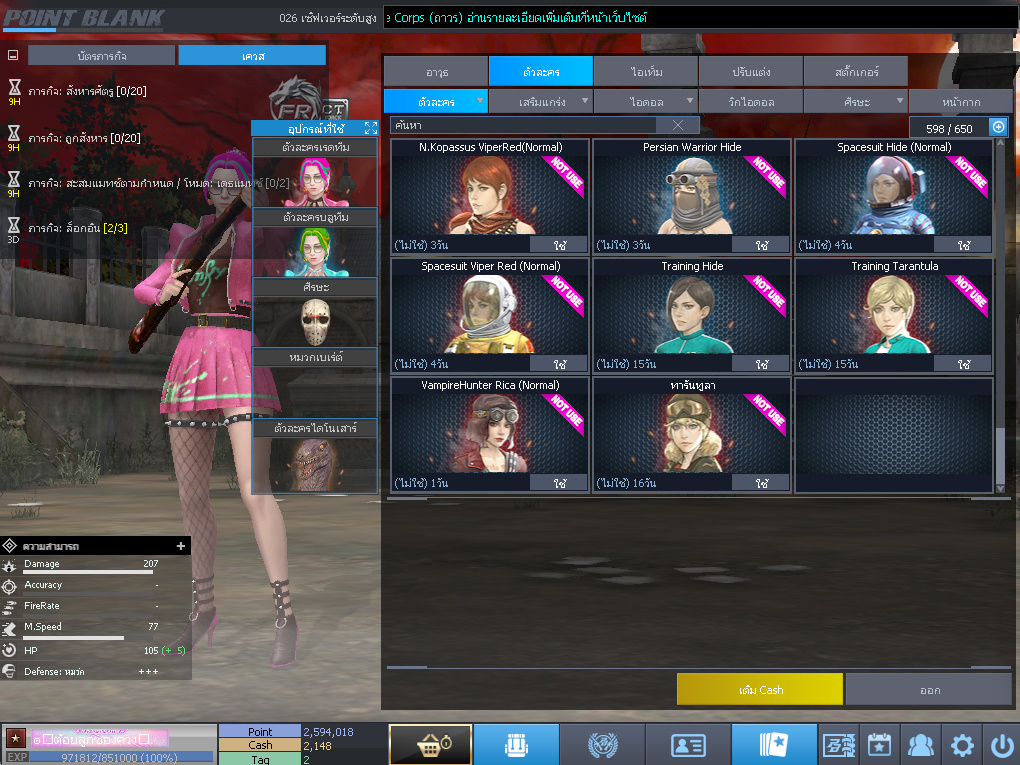Clear the search box with the X
Screen dimensions: 1020x765
tap(678, 125)
